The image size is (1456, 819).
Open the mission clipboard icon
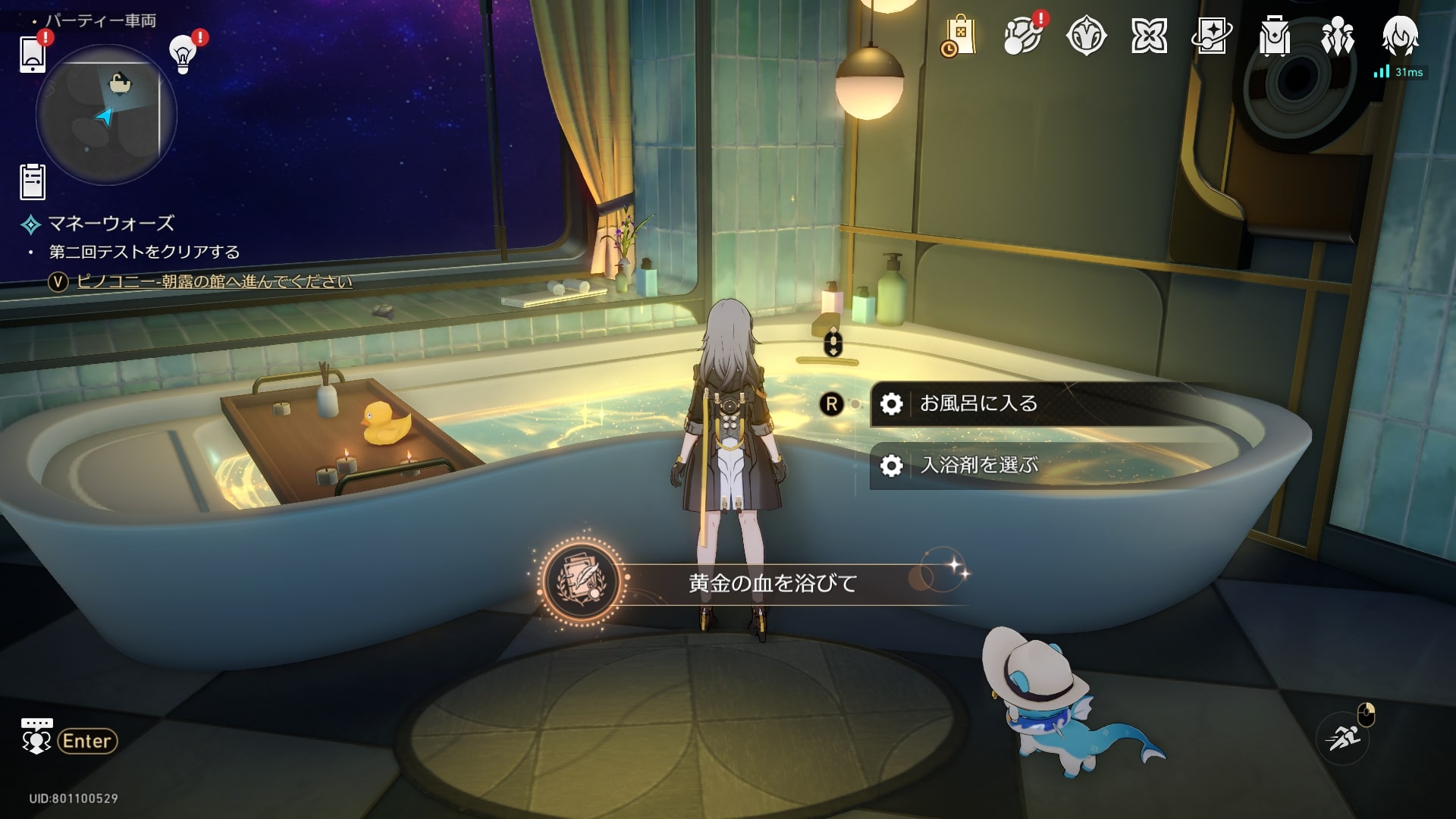click(x=33, y=182)
